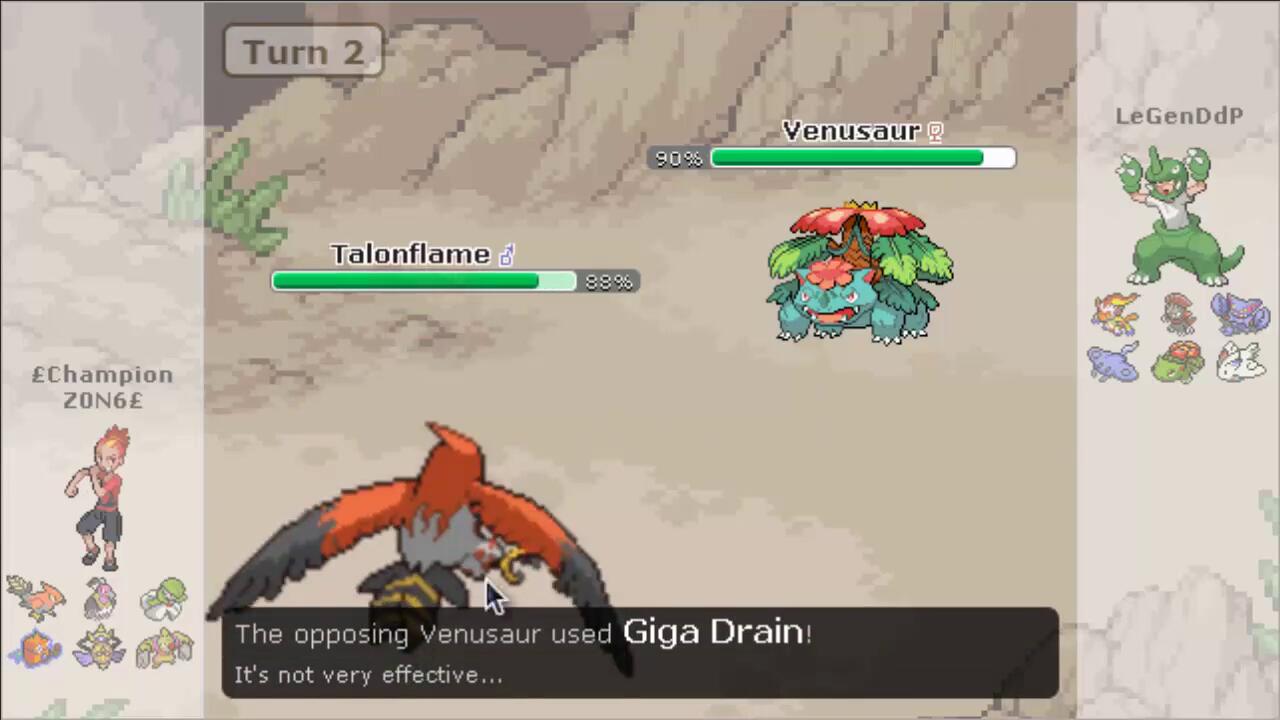Viewport: 1280px width, 720px height.
Task: Open LeGenDdP's green dinosaur-costume trainer avatar
Action: pos(1180,216)
